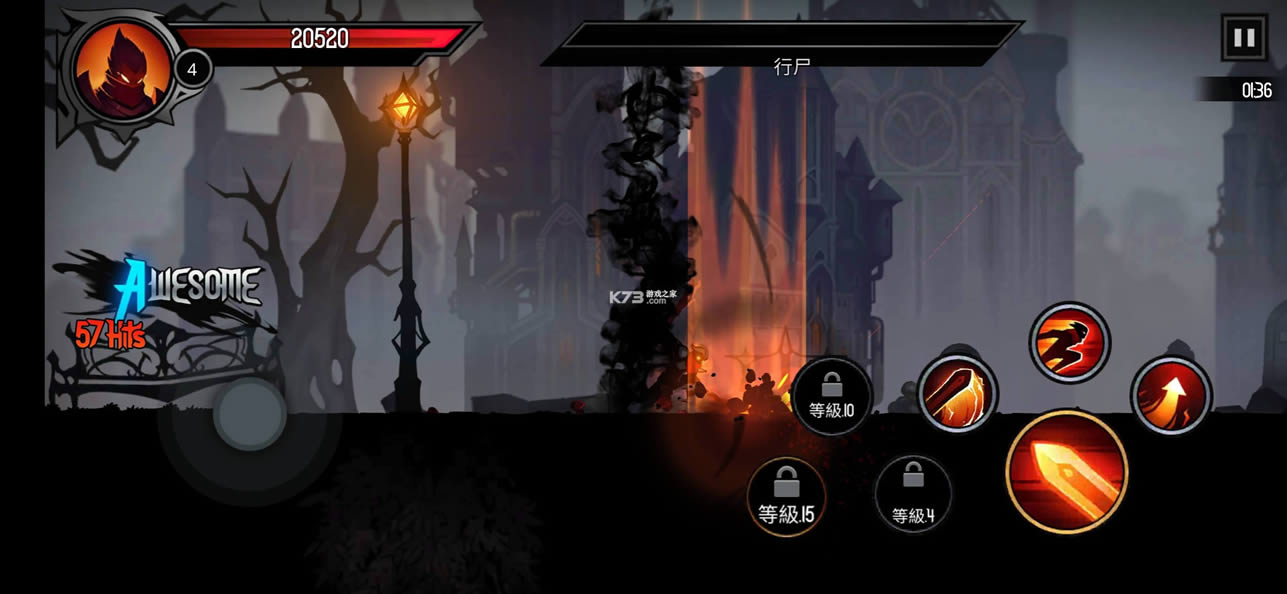Select the locked level 4 skill
The width and height of the screenshot is (1287, 594).
pyautogui.click(x=913, y=495)
